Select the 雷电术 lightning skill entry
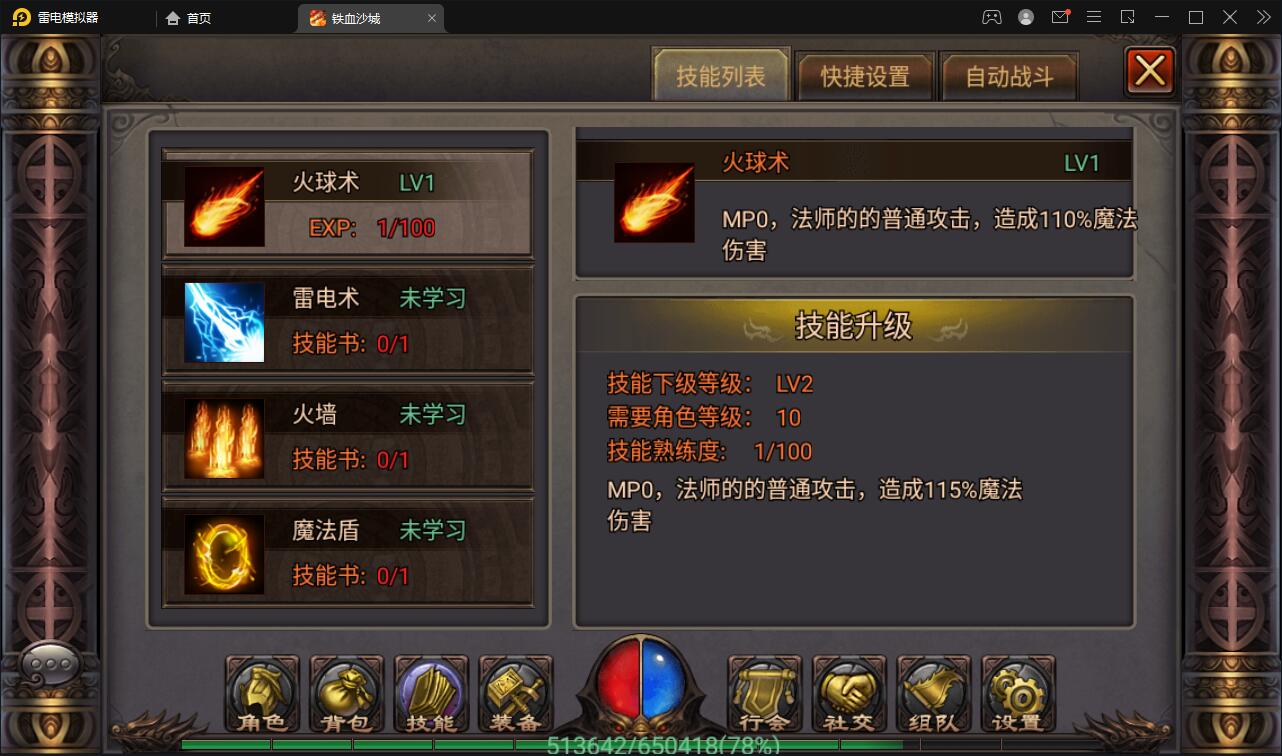Viewport: 1282px width, 756px height. pyautogui.click(x=348, y=320)
